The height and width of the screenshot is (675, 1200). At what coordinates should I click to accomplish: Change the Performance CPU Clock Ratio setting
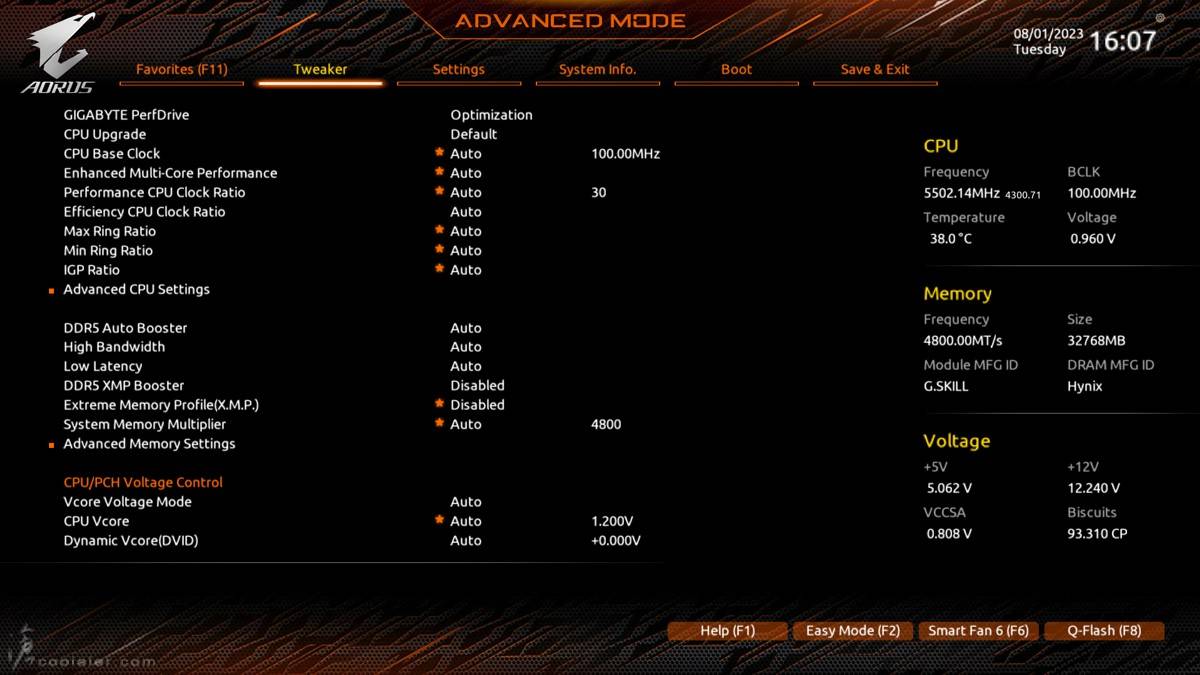(x=154, y=193)
